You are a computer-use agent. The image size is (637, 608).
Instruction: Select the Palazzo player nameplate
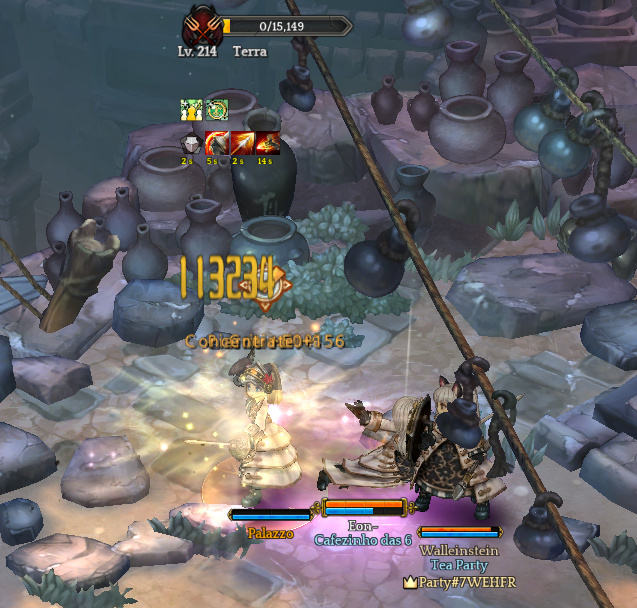click(270, 533)
